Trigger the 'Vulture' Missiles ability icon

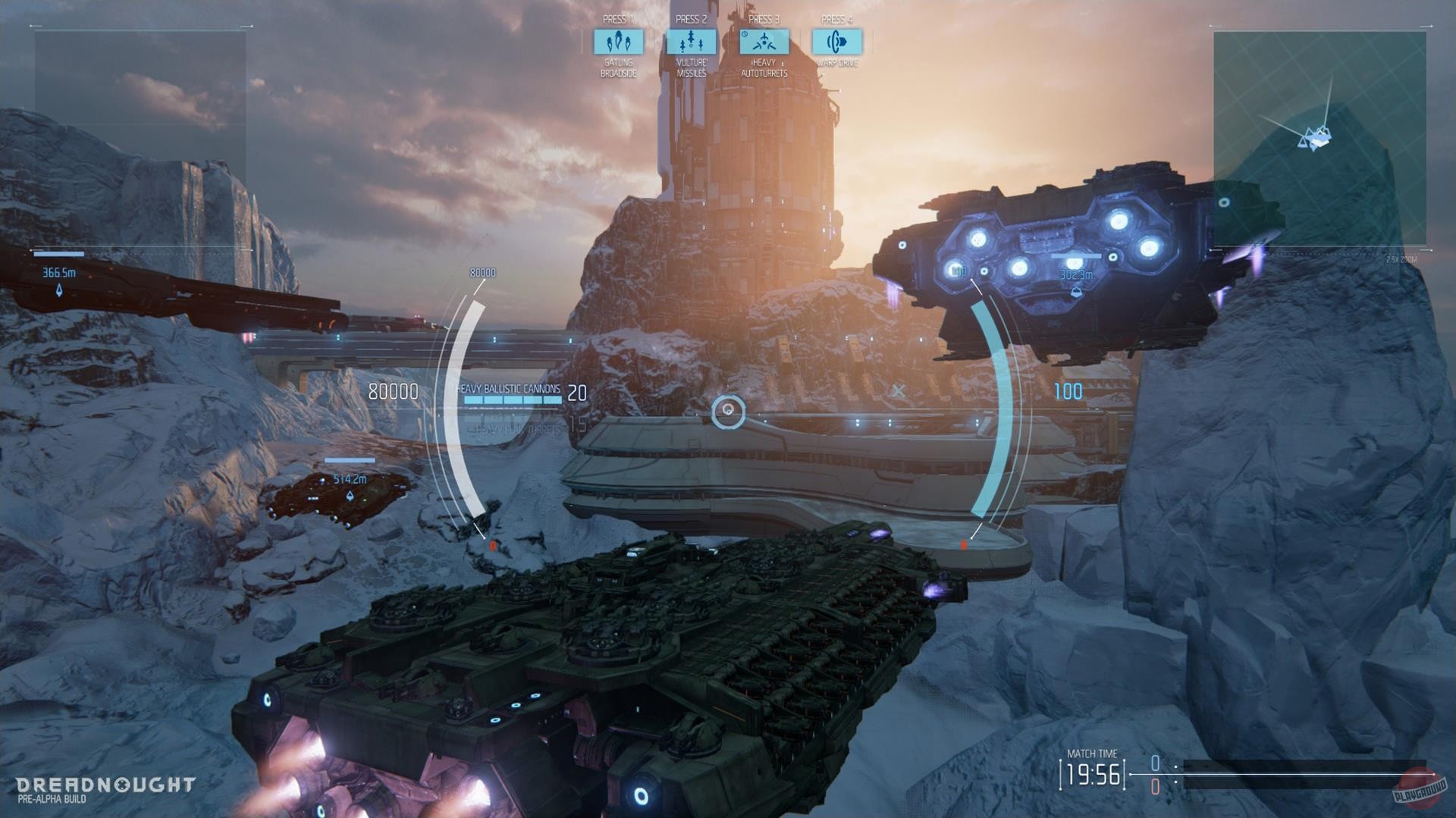[691, 43]
